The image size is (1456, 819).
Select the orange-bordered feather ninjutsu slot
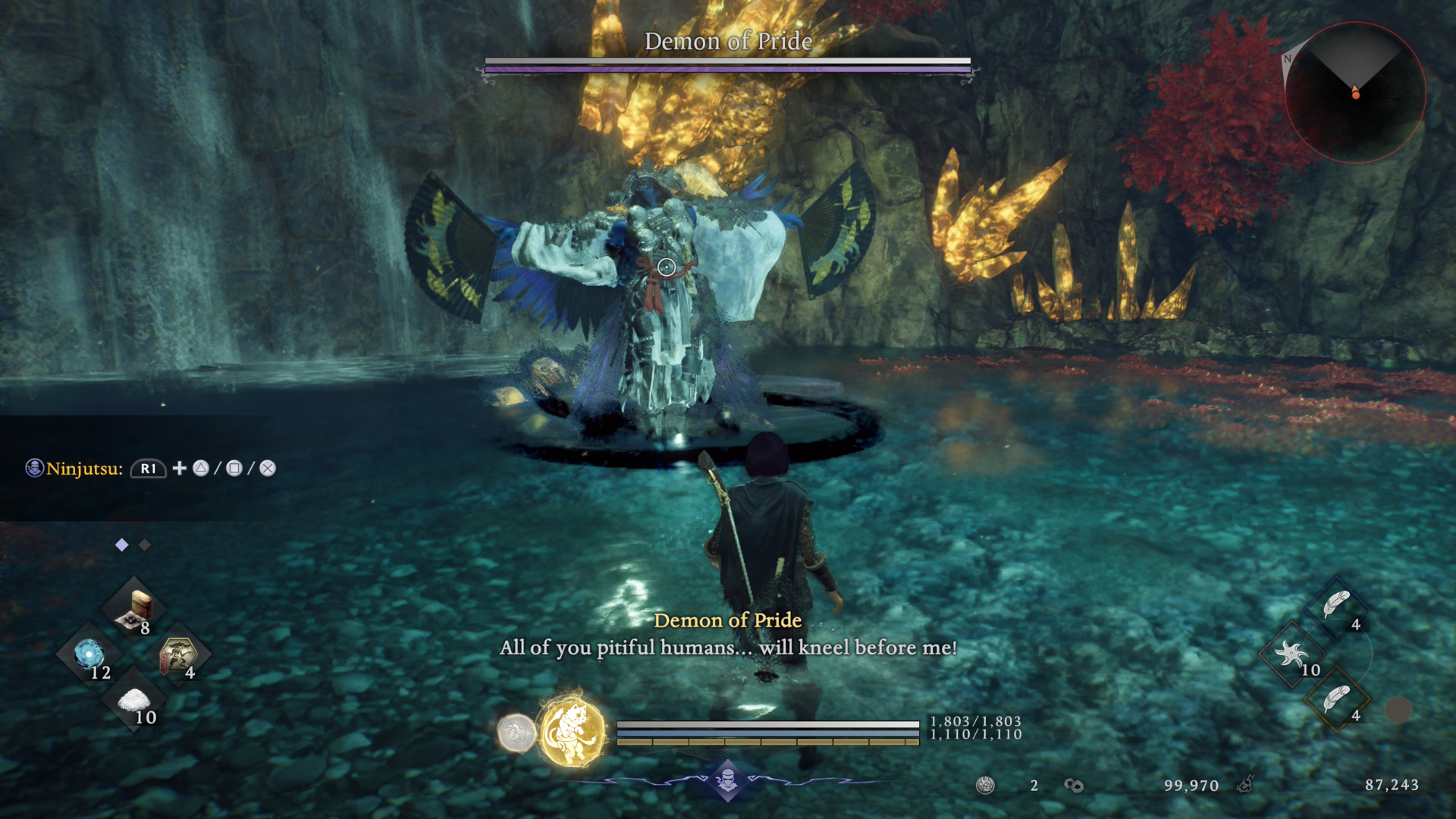1336,699
